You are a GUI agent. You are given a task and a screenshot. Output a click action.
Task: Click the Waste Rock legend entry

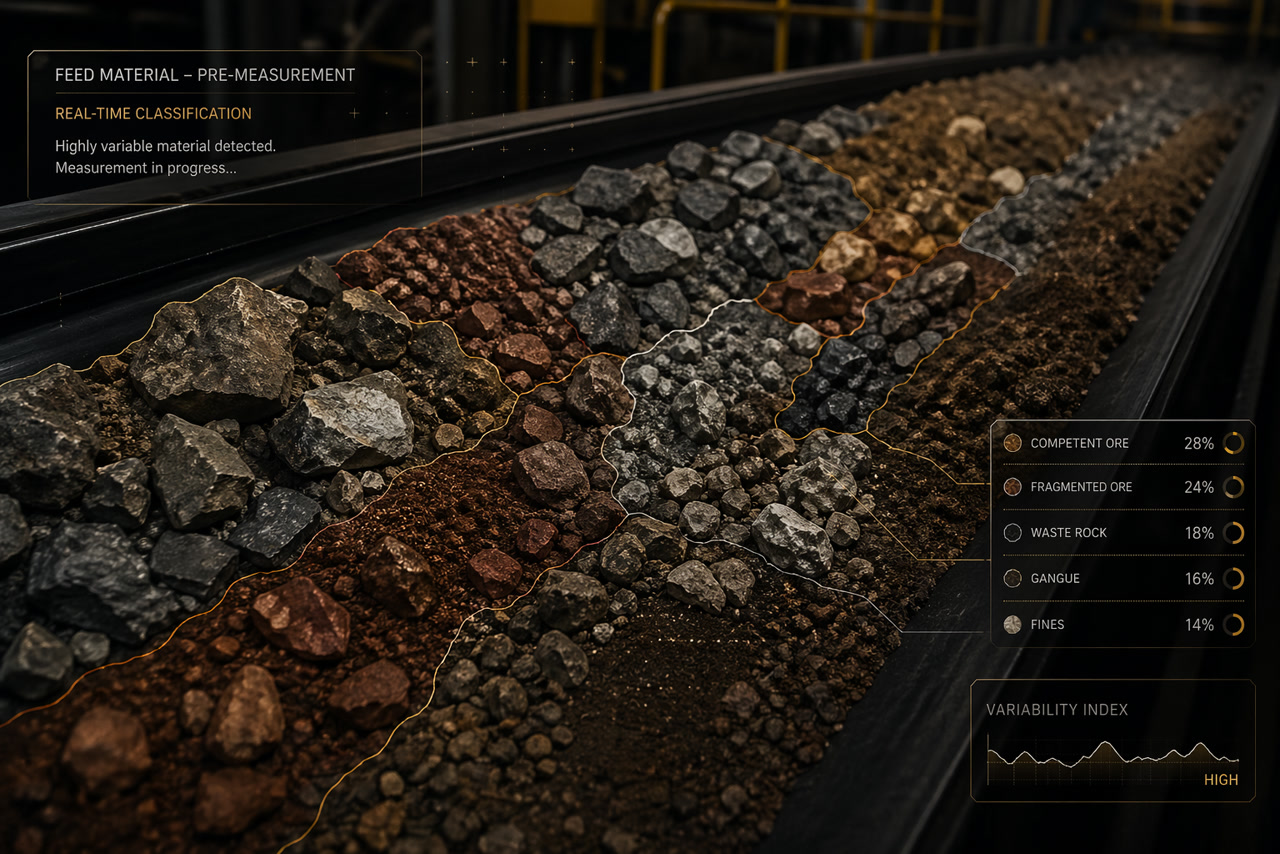coord(1122,533)
